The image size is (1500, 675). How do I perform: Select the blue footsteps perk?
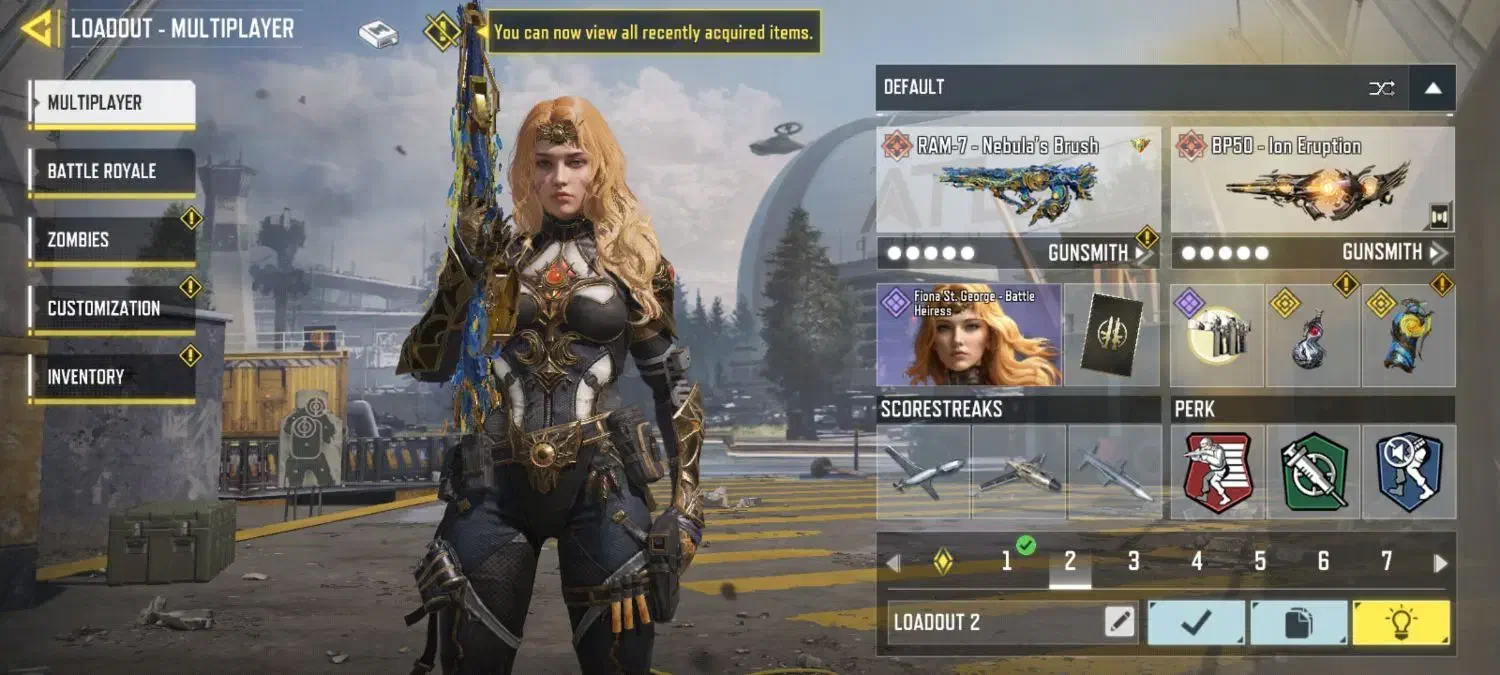pyautogui.click(x=1408, y=472)
